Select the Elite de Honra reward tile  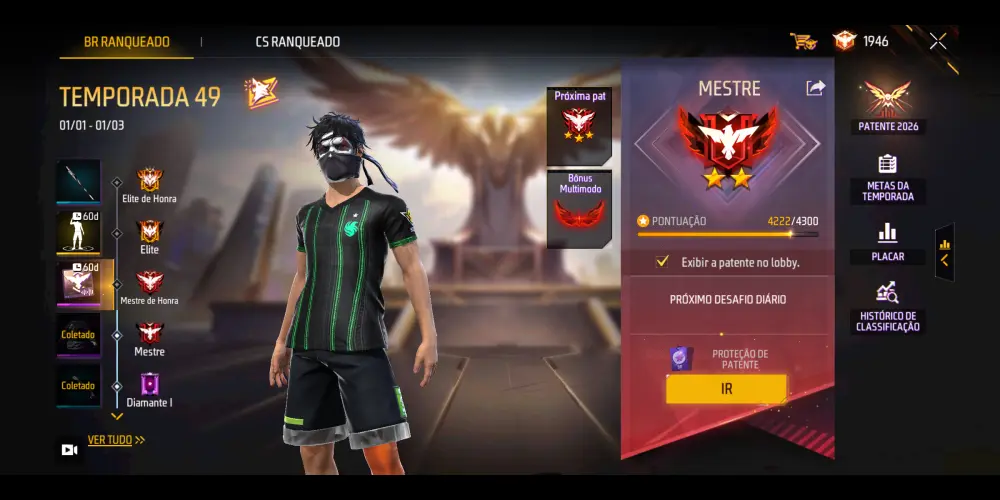[x=78, y=181]
